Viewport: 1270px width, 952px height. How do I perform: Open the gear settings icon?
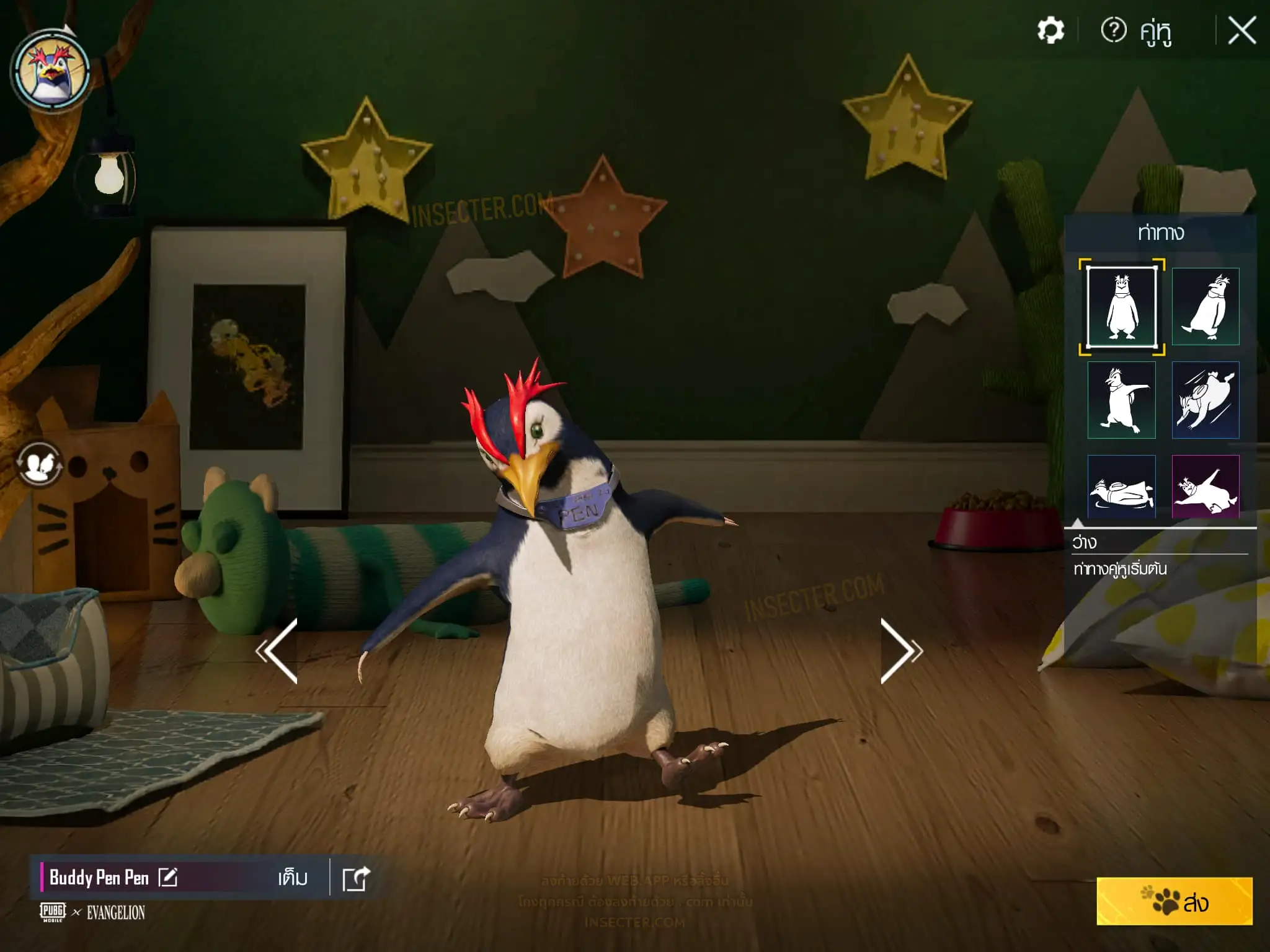1050,30
